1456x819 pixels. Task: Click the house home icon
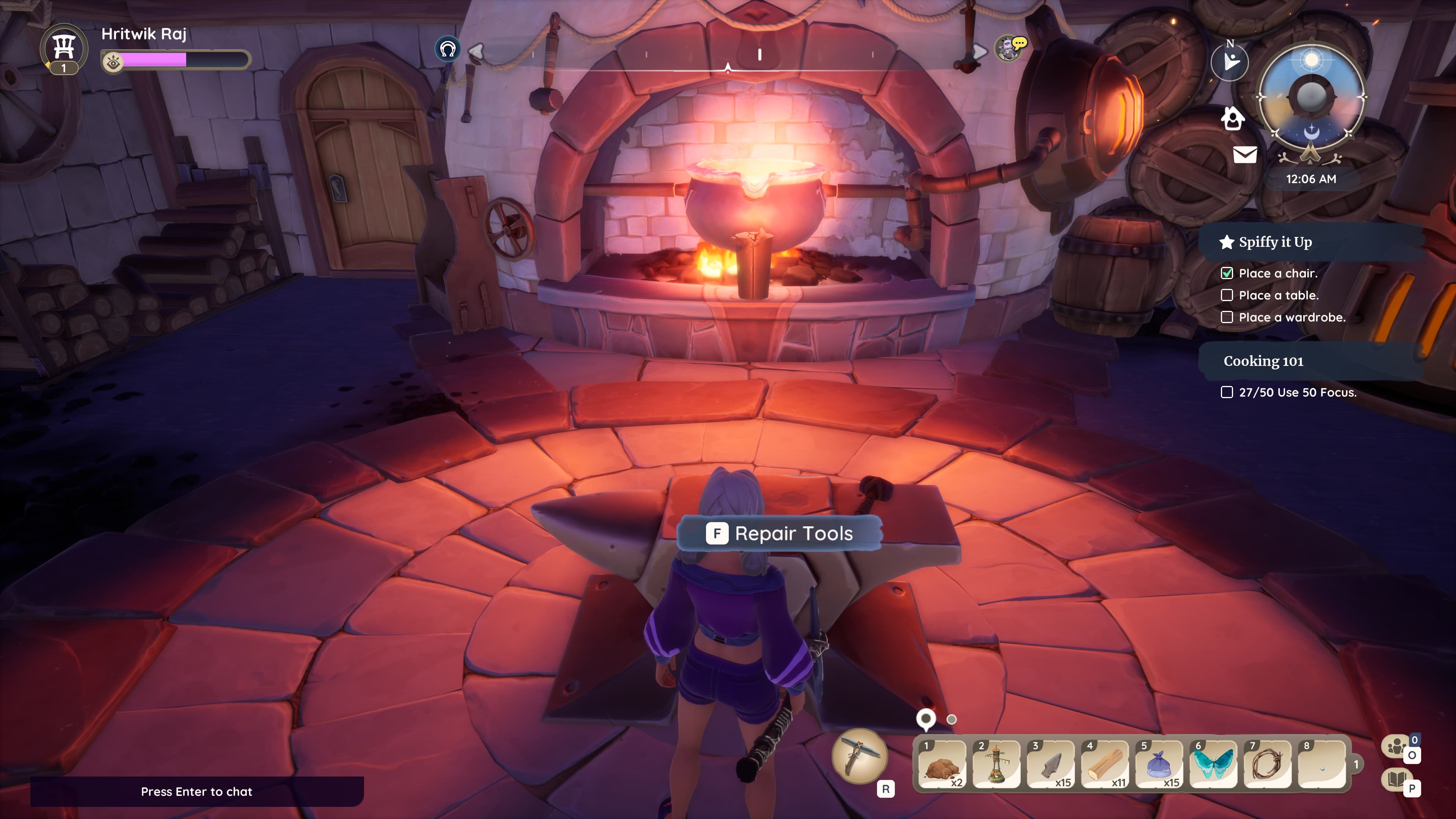point(1232,119)
